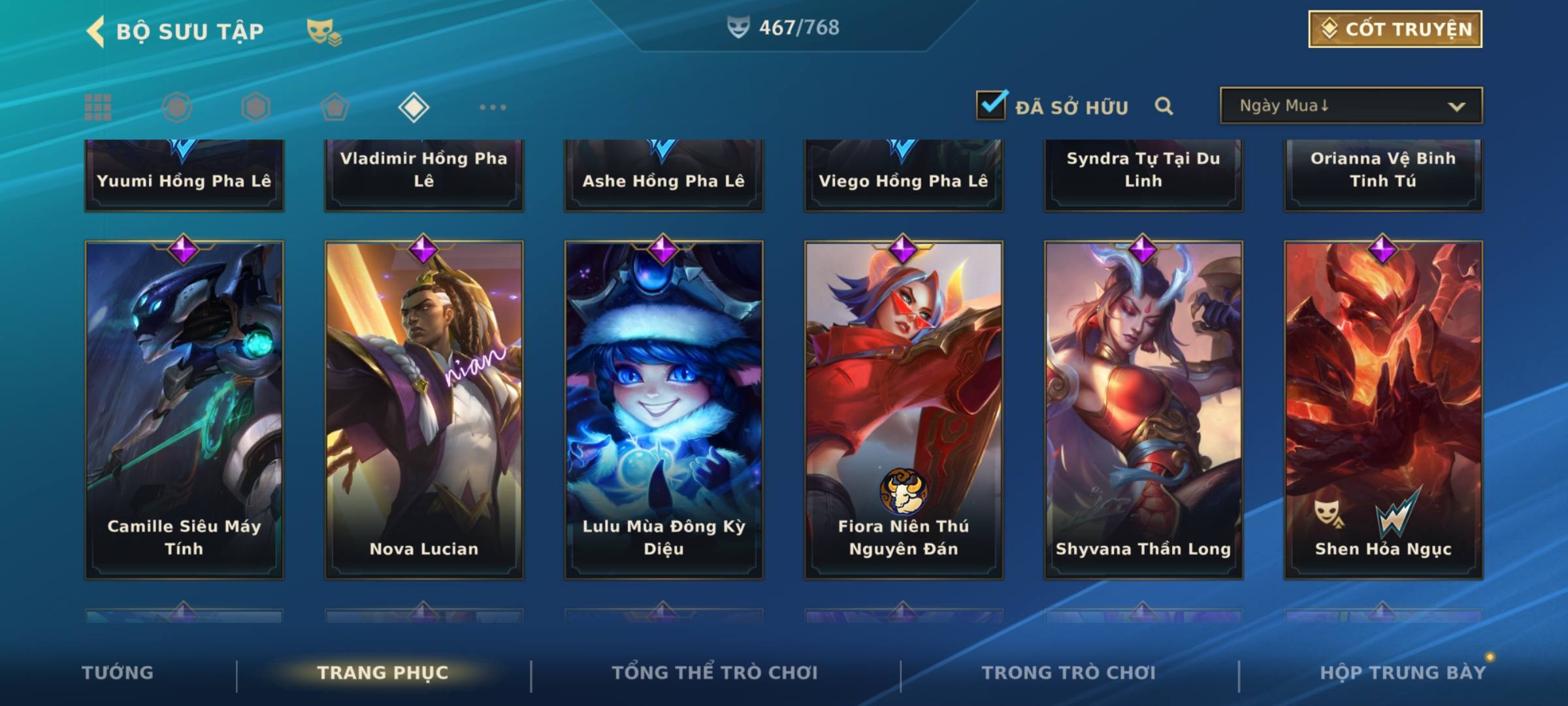Choose the pentagon rarity filter
This screenshot has height=706, width=1568.
tap(335, 107)
